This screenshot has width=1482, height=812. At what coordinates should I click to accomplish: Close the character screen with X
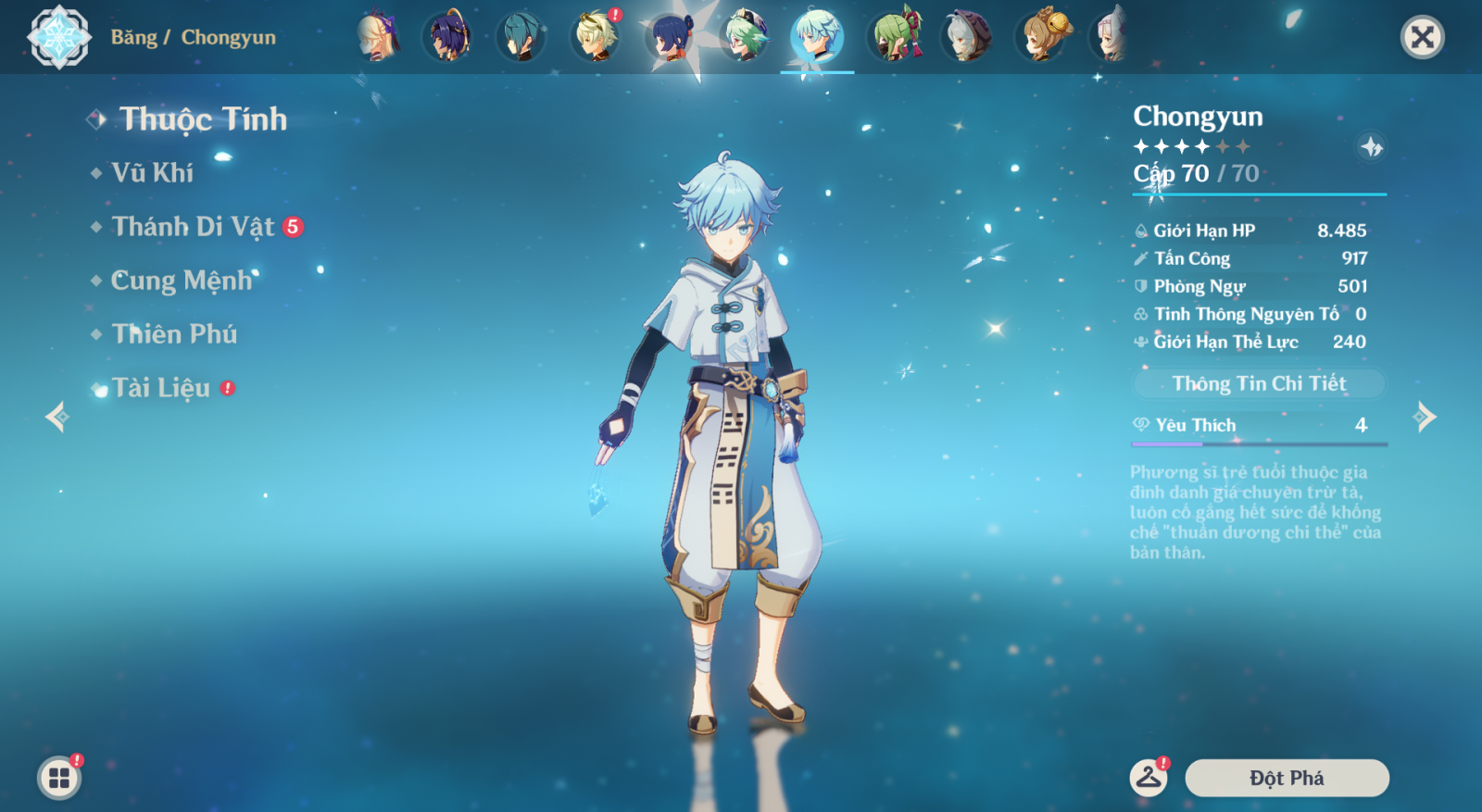pyautogui.click(x=1422, y=37)
